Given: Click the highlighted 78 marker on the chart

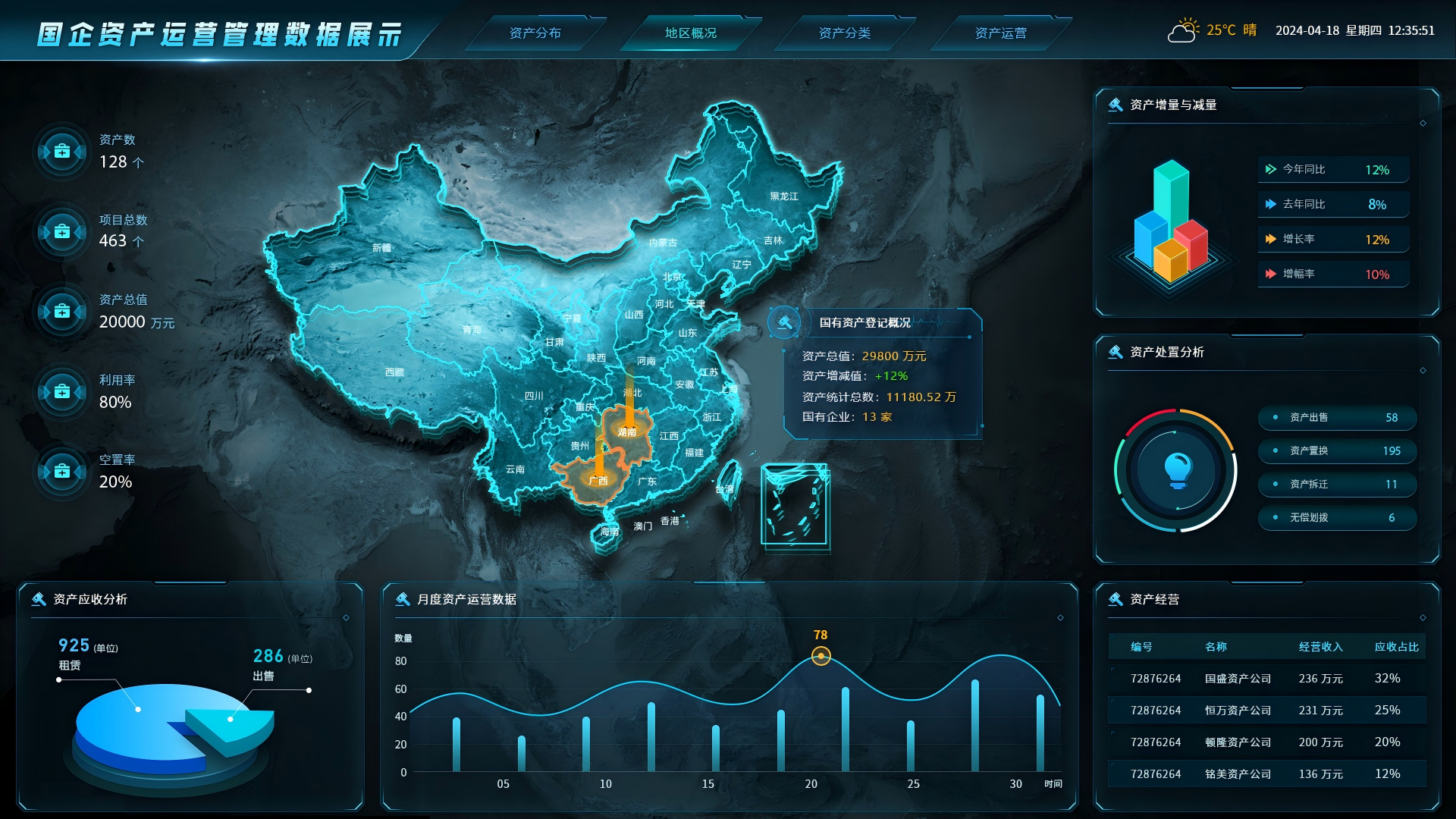Looking at the screenshot, I should [x=820, y=656].
